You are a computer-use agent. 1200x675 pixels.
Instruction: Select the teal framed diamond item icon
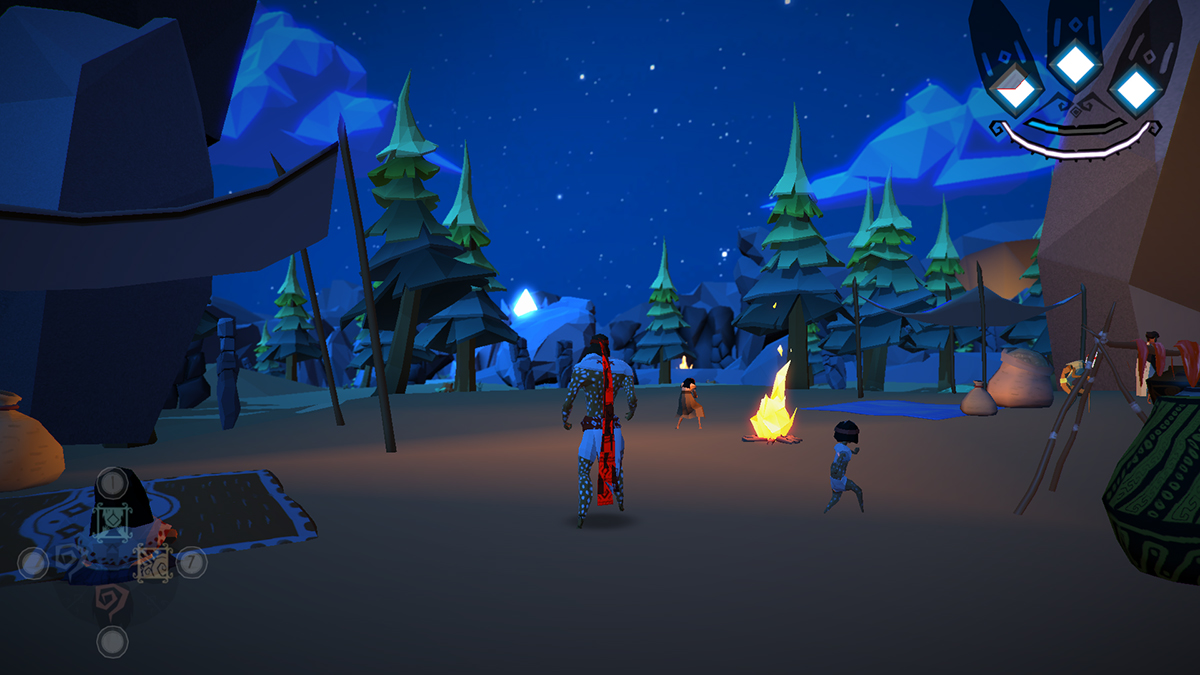click(x=112, y=520)
